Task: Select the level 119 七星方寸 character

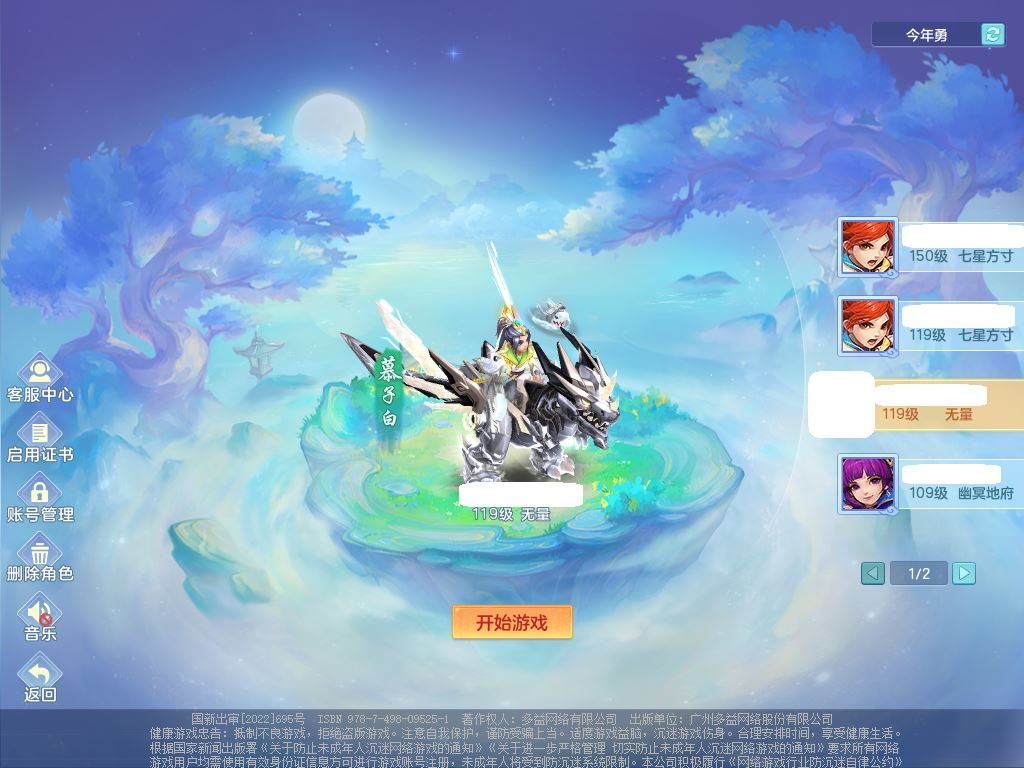Action: [930, 326]
